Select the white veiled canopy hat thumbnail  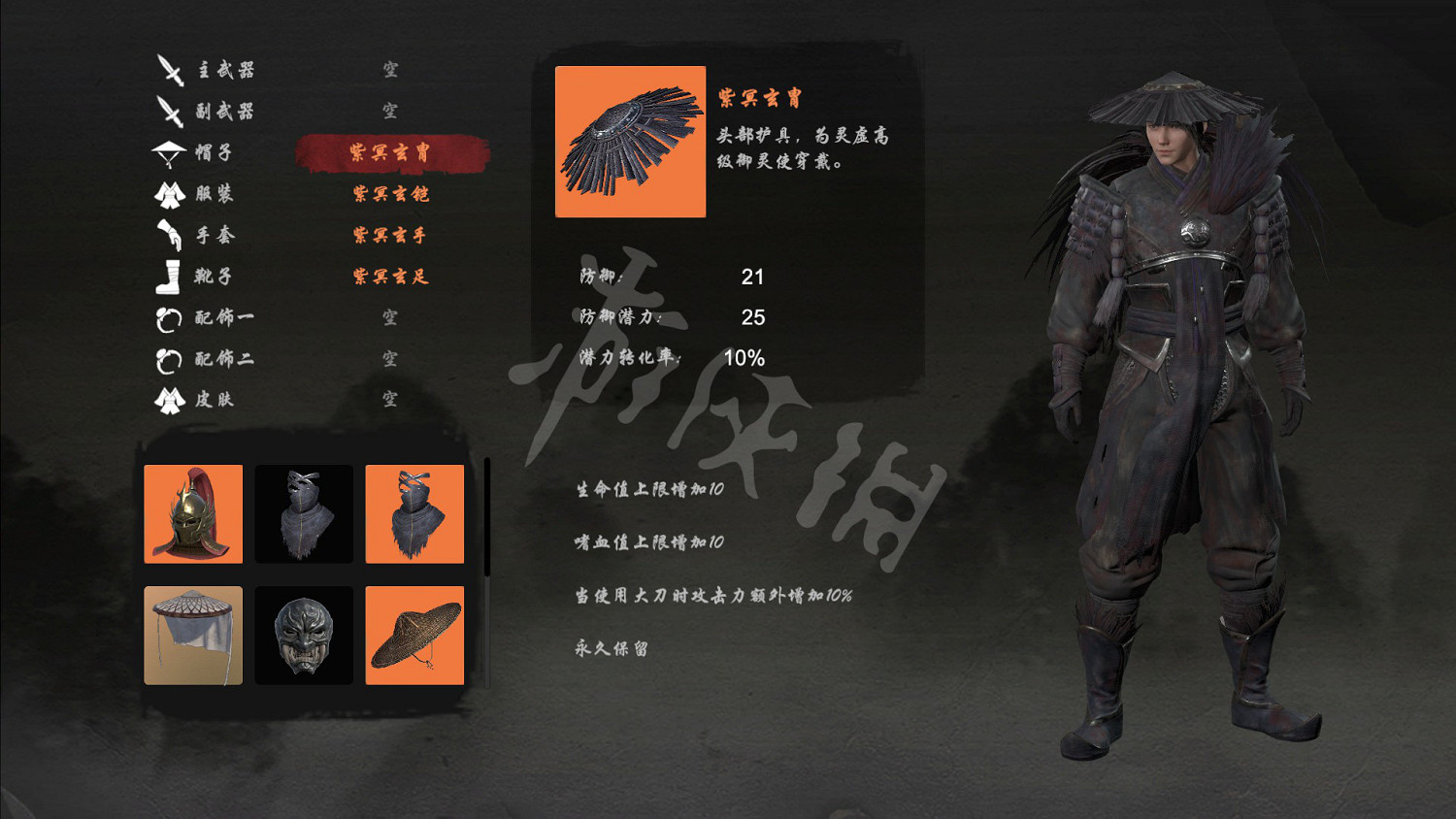pos(192,636)
